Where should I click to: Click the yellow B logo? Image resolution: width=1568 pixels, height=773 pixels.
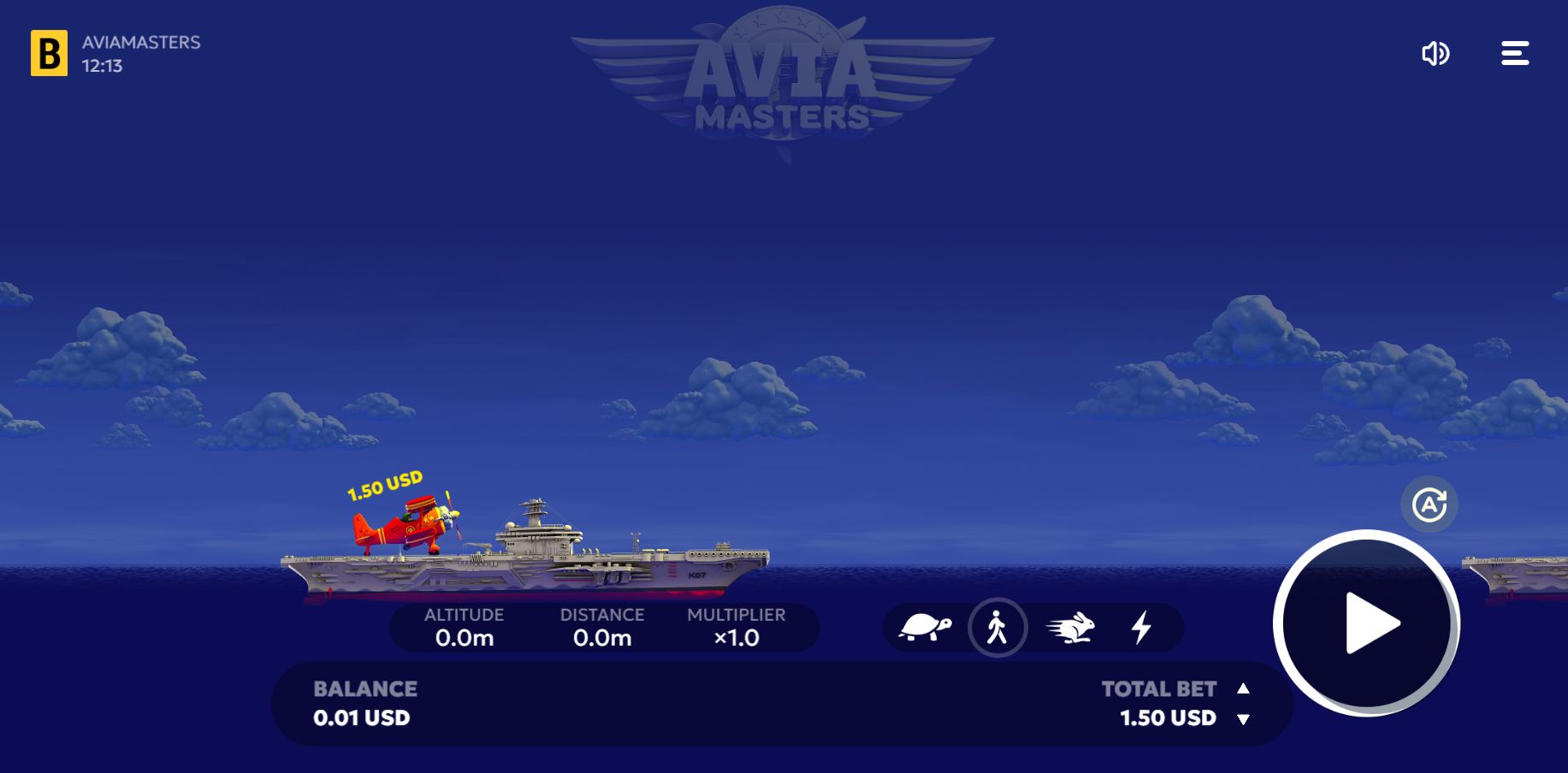pos(50,53)
